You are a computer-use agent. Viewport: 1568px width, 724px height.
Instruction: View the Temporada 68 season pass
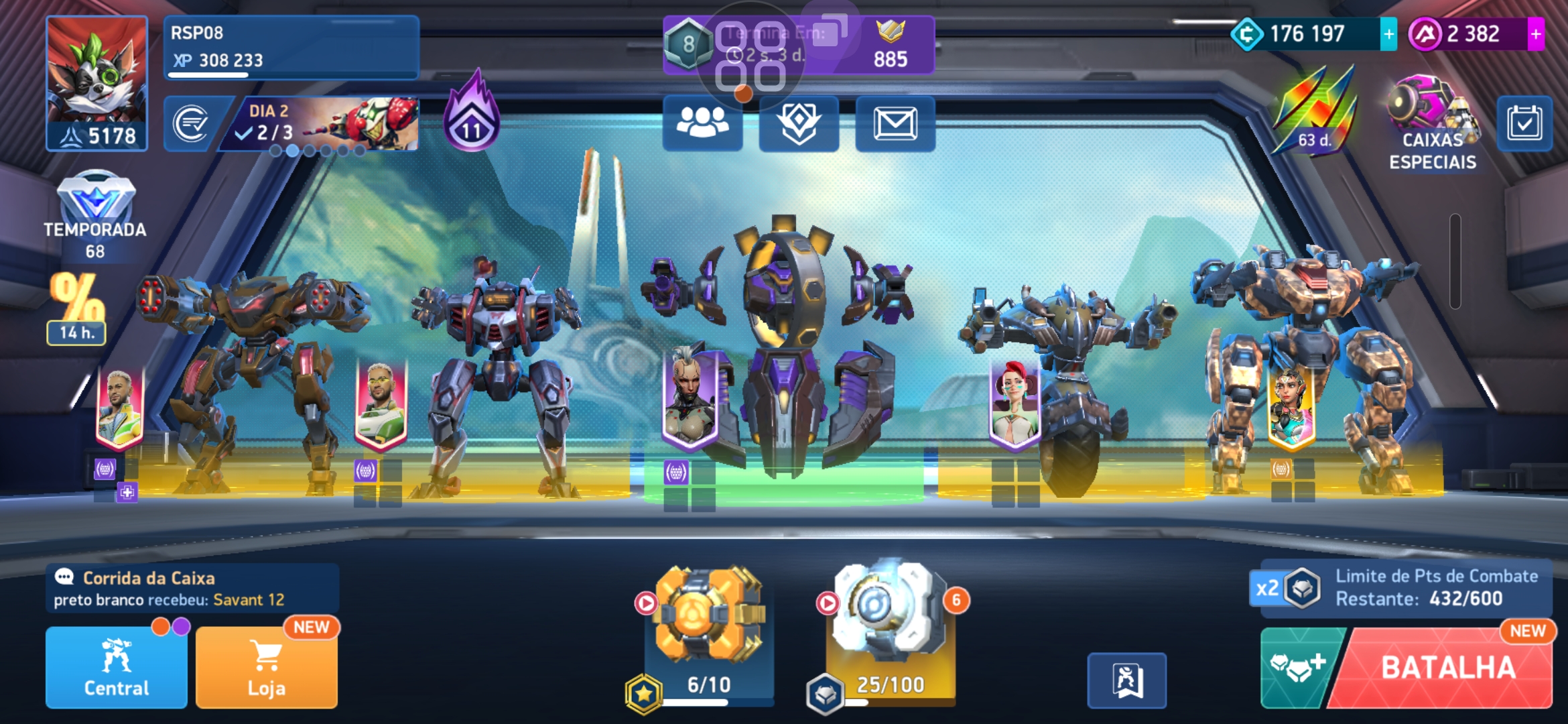click(95, 216)
